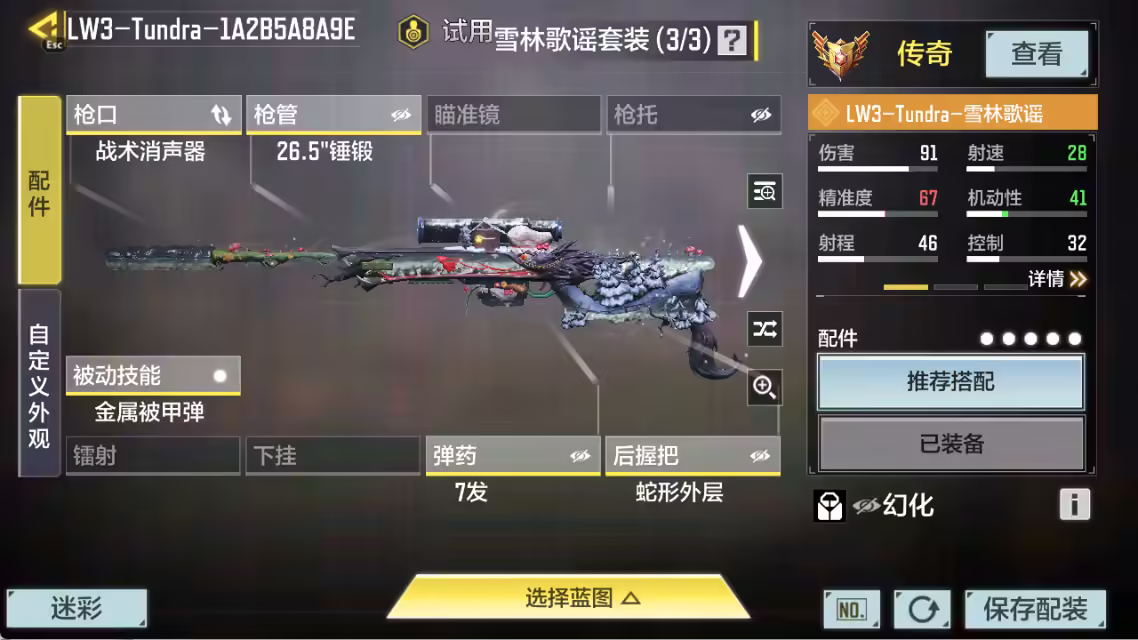Select the empty 瞄准镜 optic slot

tap(513, 115)
